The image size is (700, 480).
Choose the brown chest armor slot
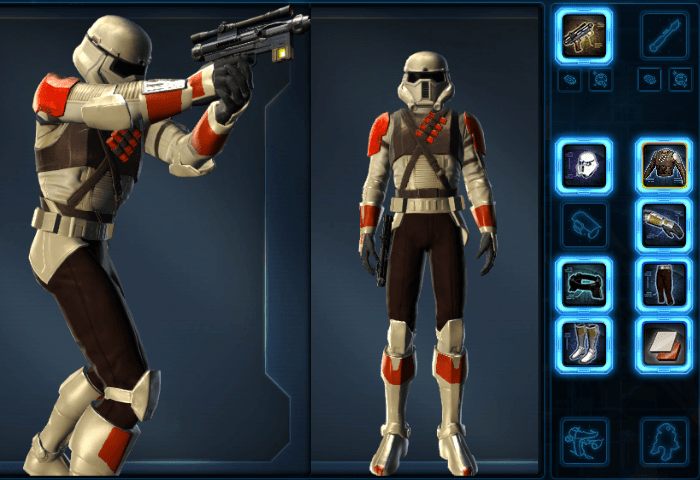tap(663, 165)
